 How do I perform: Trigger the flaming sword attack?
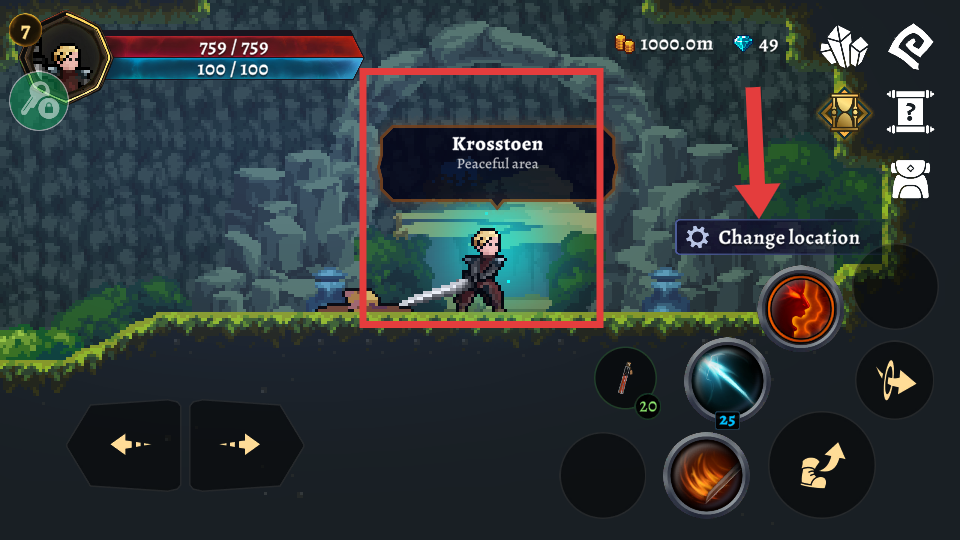point(705,474)
